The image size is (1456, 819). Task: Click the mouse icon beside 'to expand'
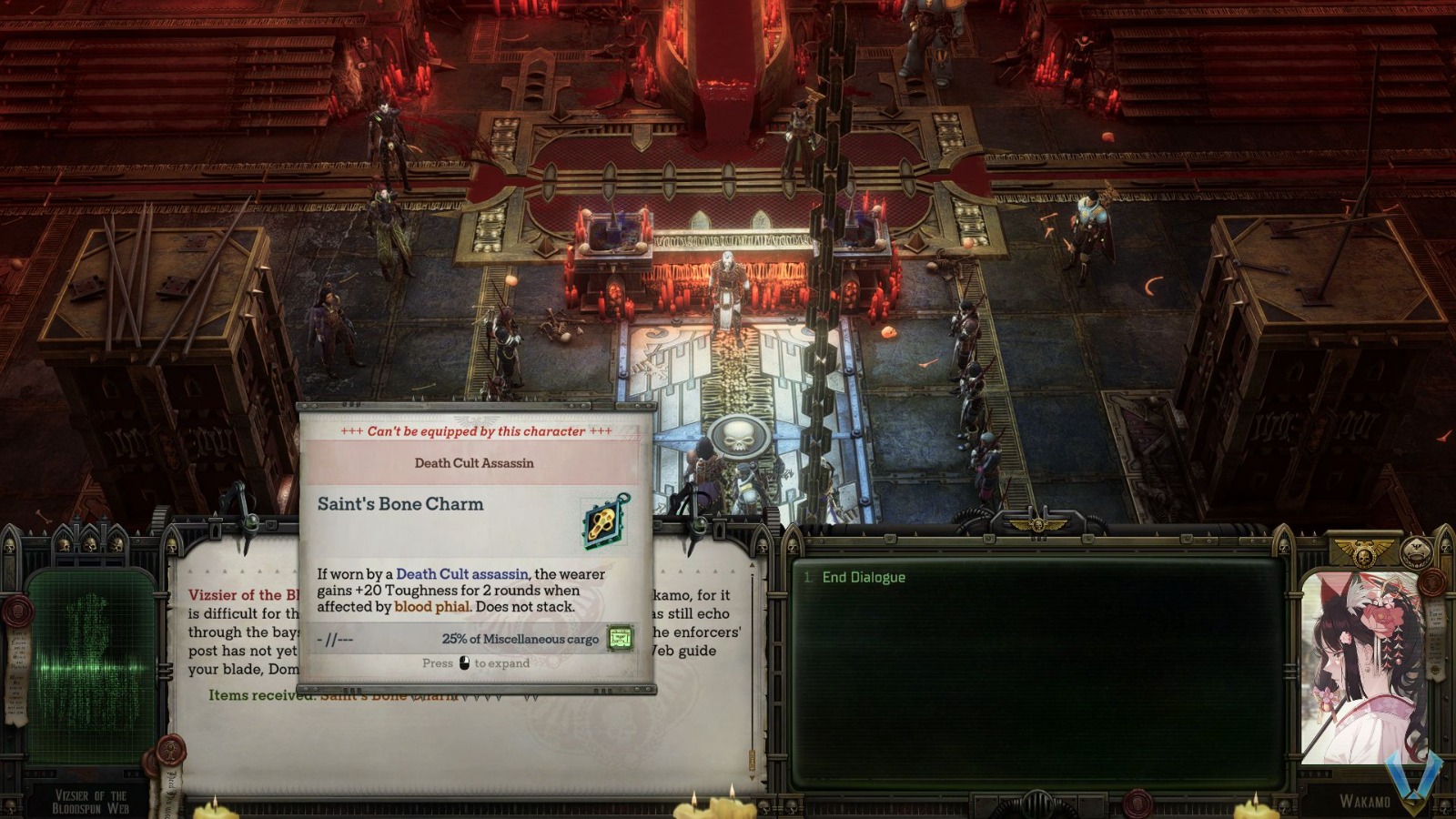coord(465,662)
